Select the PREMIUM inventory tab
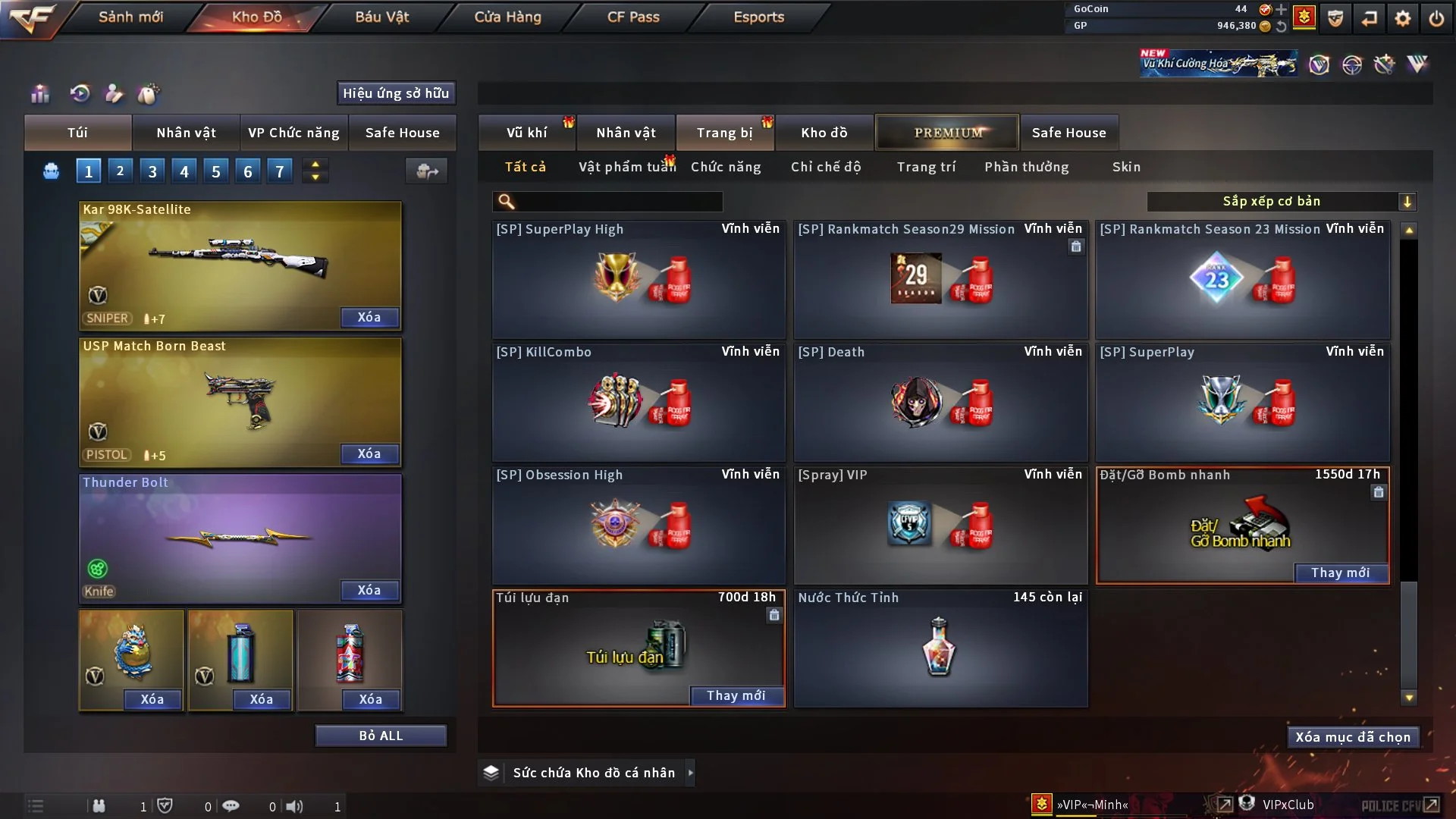The image size is (1456, 819). 948,133
